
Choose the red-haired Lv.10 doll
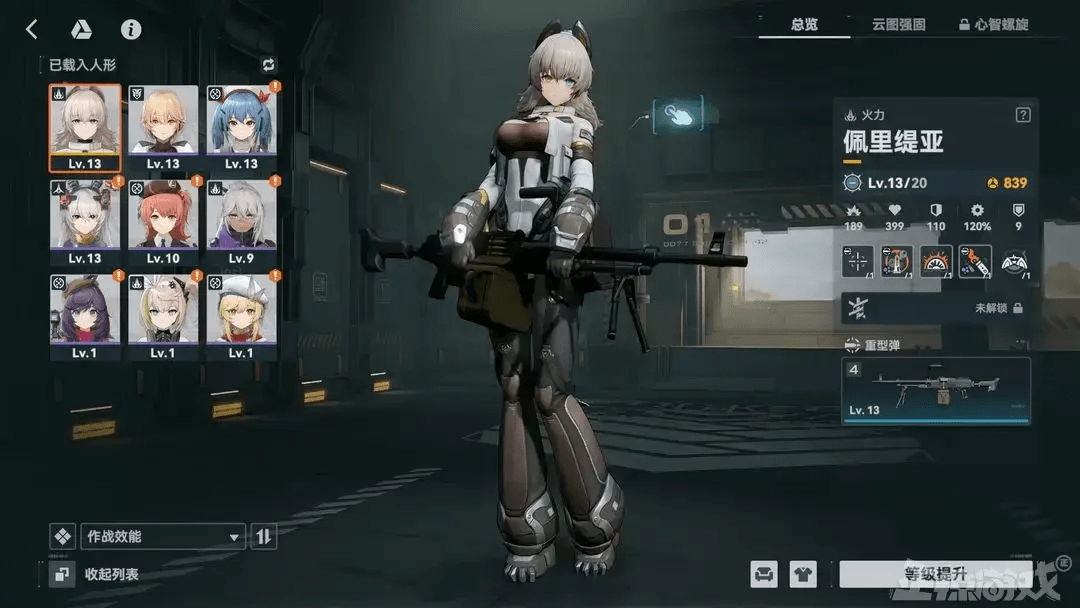click(x=163, y=222)
